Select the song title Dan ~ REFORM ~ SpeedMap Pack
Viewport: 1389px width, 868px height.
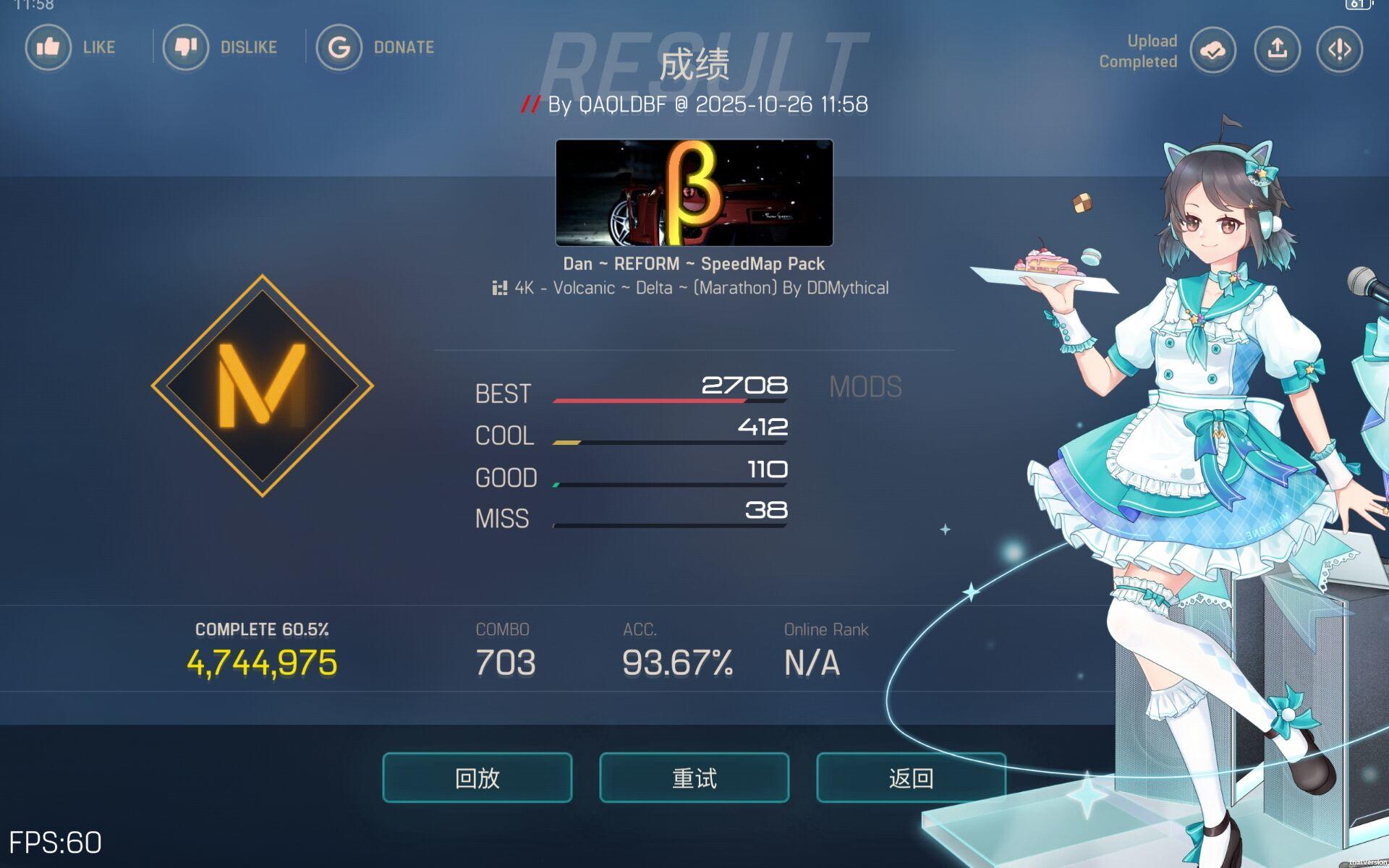point(694,263)
